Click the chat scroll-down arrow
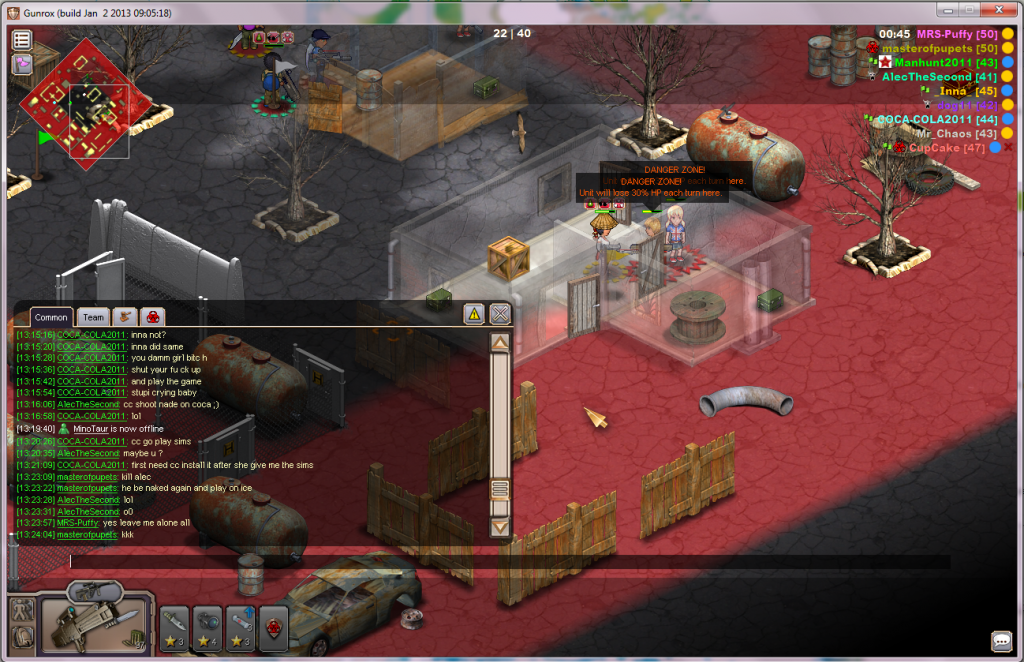The image size is (1024, 662). click(500, 526)
